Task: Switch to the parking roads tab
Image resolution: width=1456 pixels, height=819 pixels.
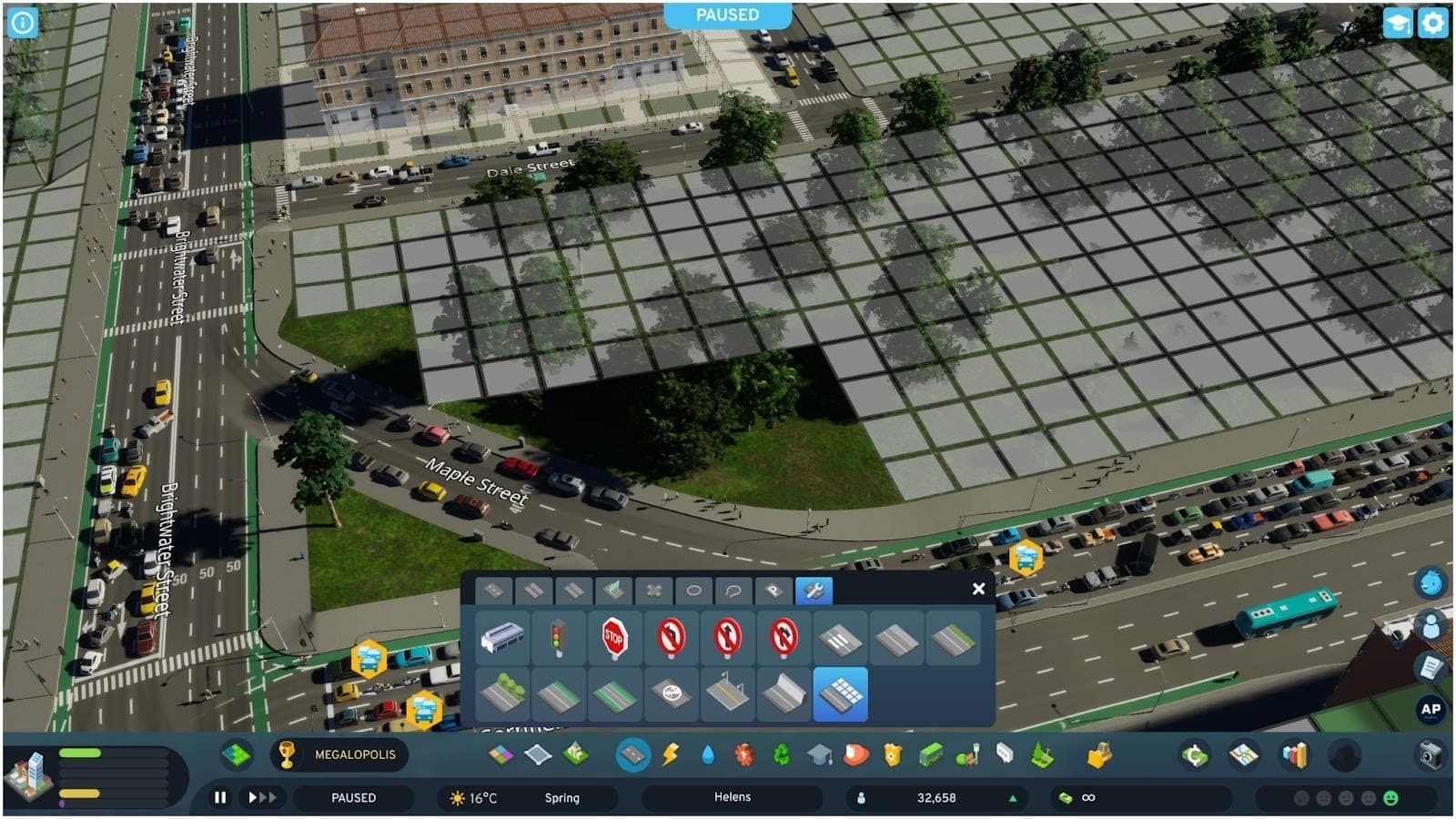Action: (x=773, y=591)
